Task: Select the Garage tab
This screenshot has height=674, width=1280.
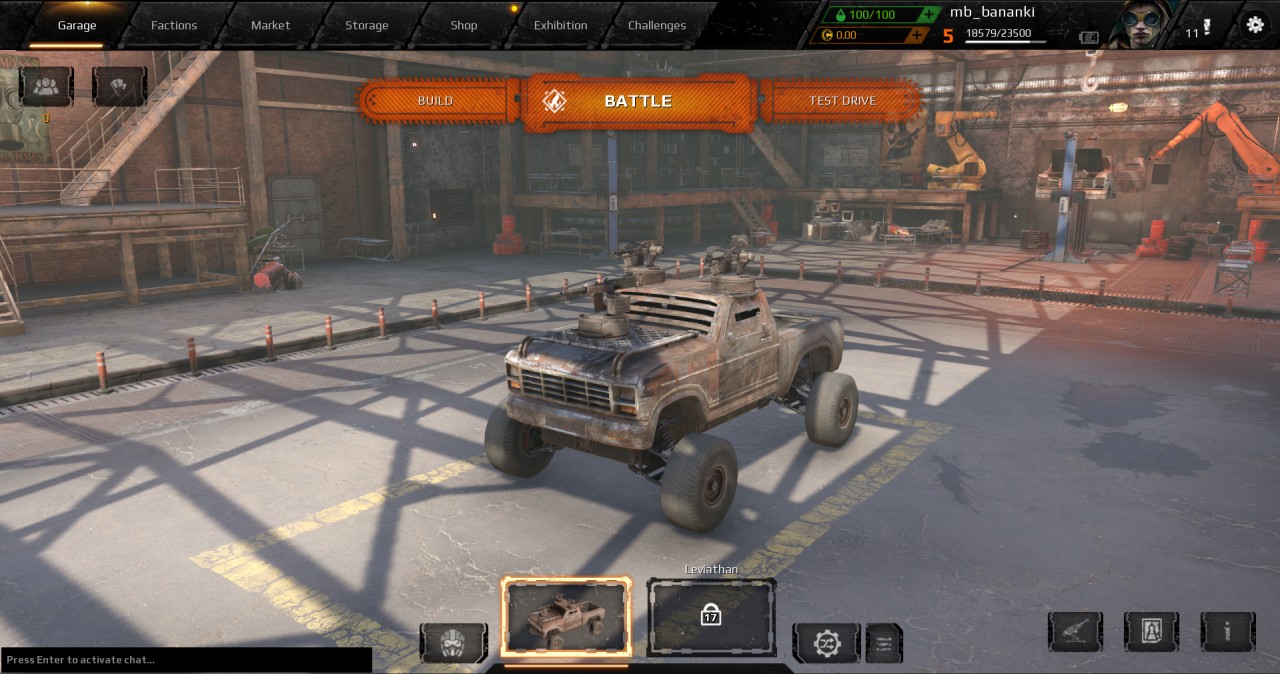Action: [77, 25]
